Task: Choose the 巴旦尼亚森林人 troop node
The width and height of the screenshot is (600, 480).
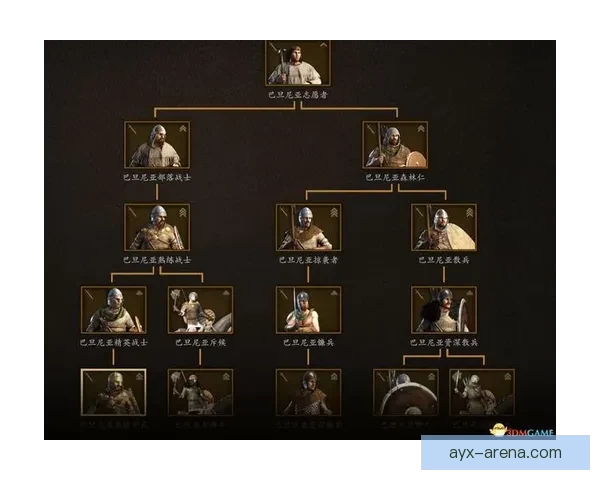Action: (394, 144)
